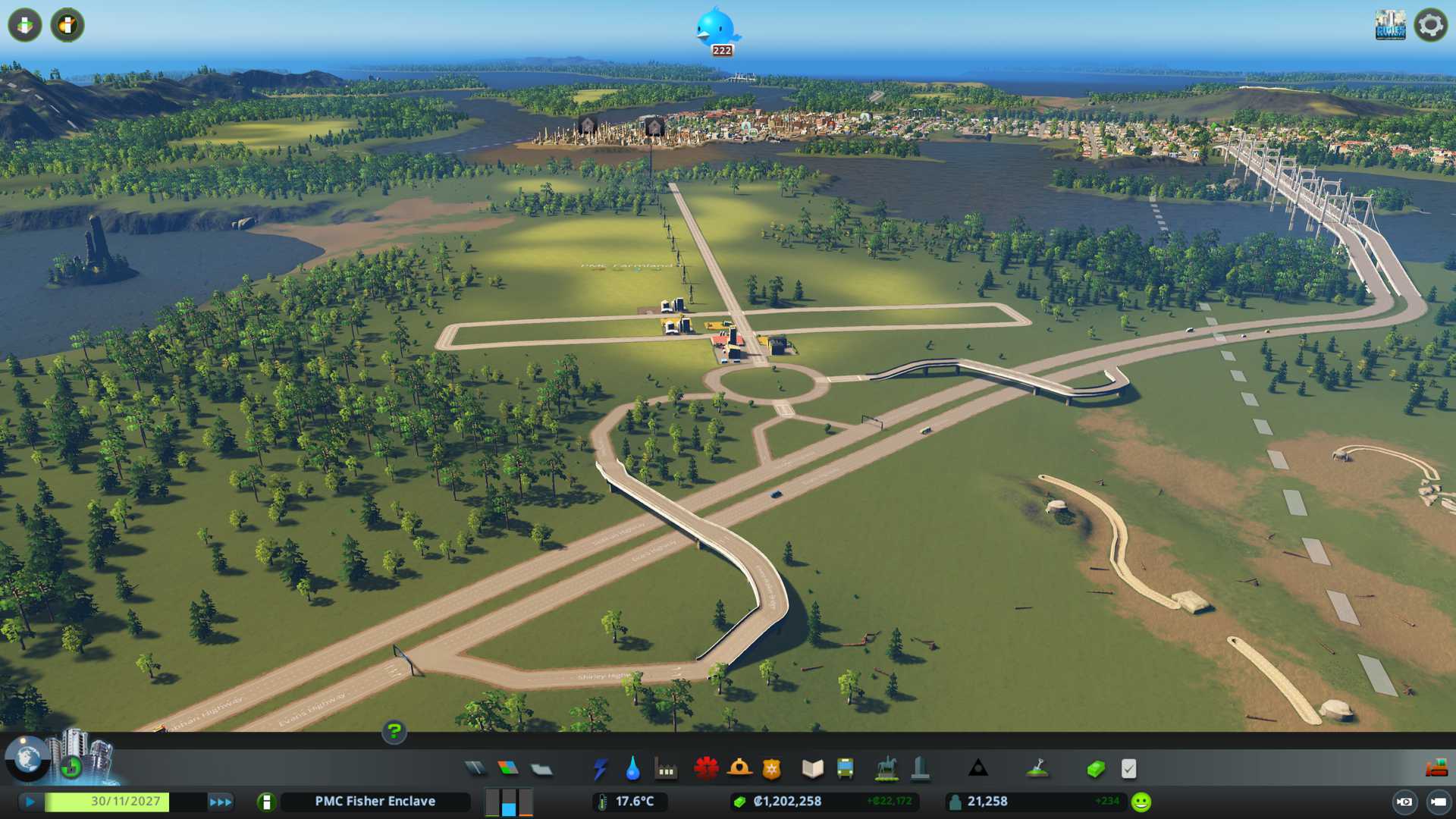Screen dimensions: 1456x819
Task: Open the game options gear menu
Action: point(1430,25)
